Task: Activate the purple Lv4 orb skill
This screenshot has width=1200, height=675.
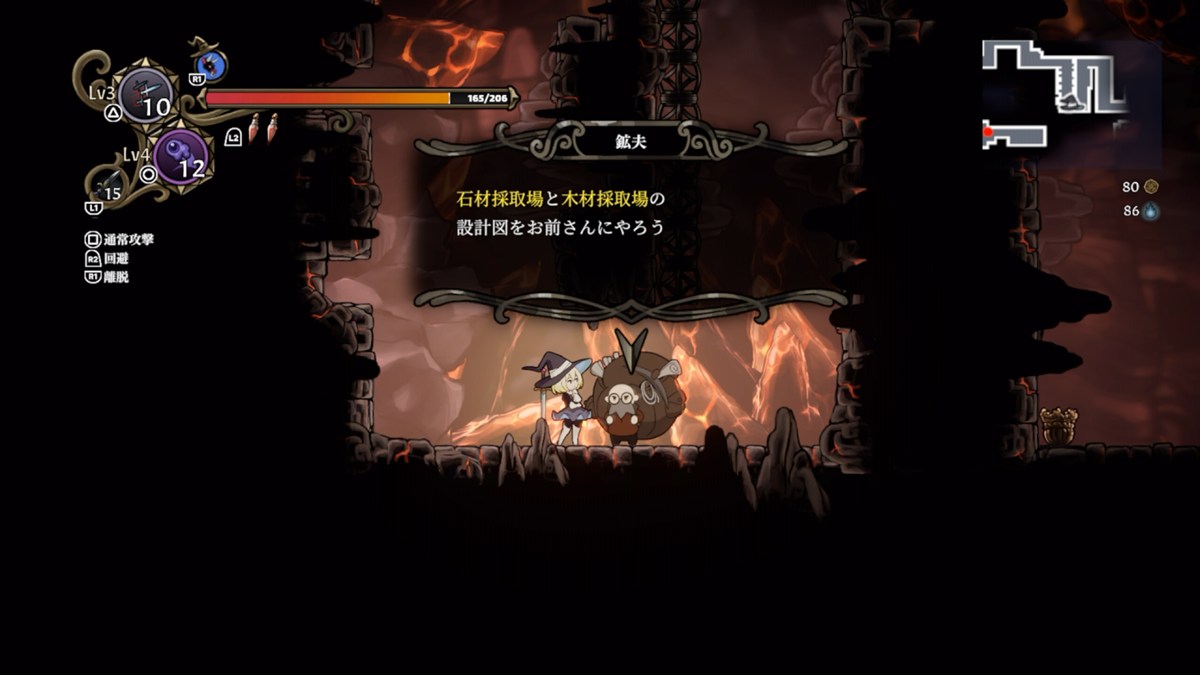Action: click(181, 157)
